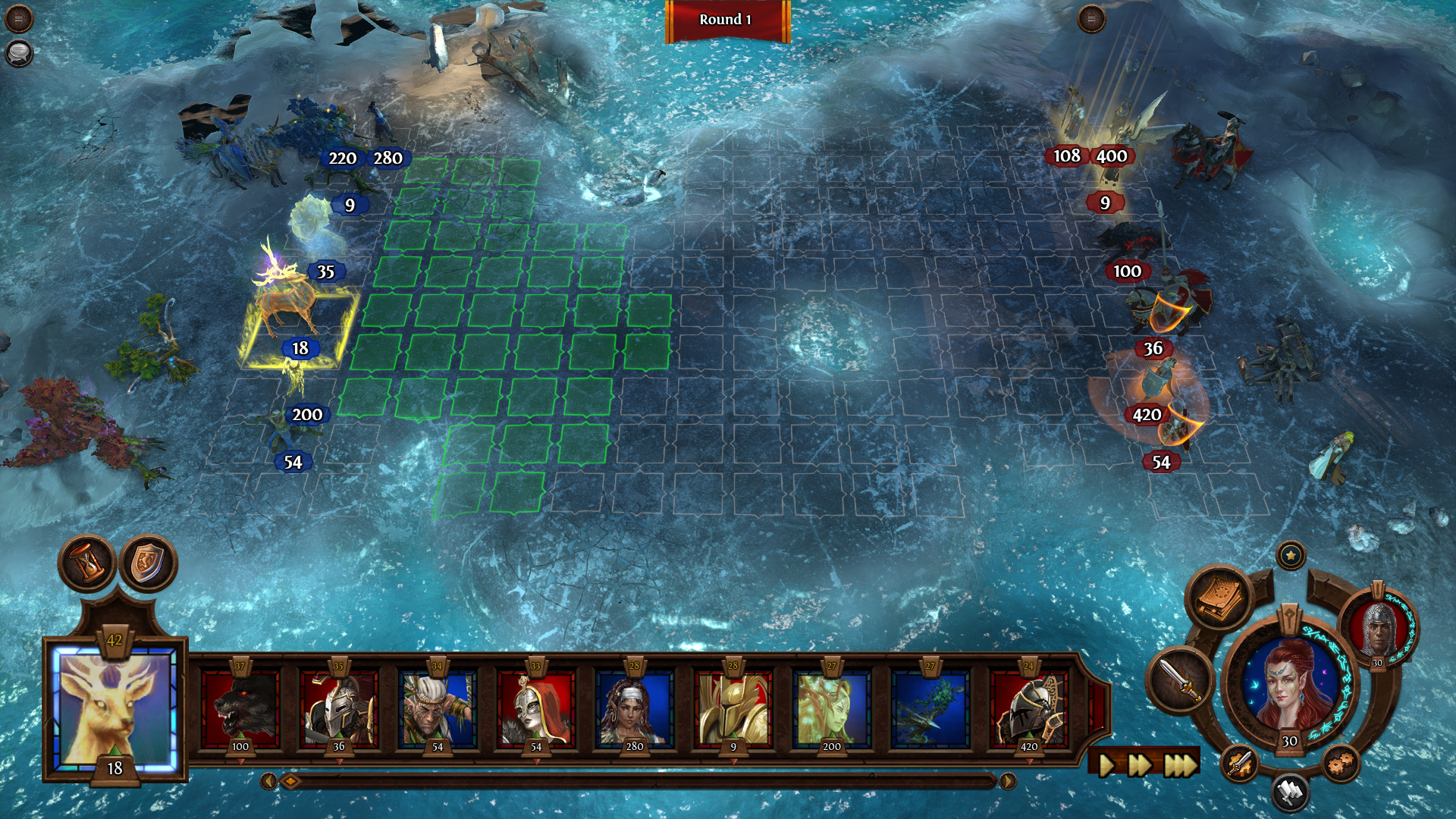Surrender with the white flag button

coord(1289,792)
